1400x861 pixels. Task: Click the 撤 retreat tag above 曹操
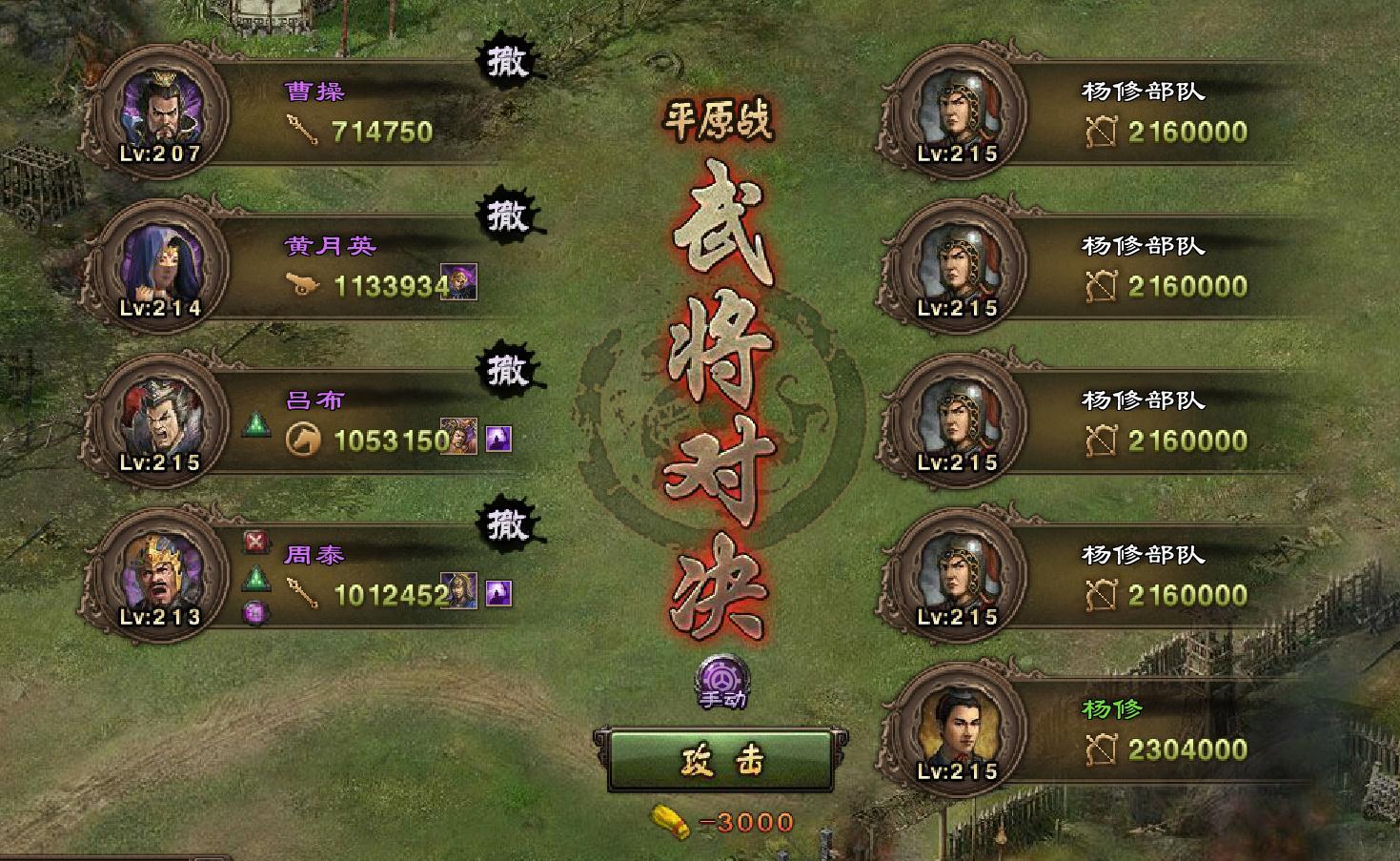pyautogui.click(x=508, y=60)
